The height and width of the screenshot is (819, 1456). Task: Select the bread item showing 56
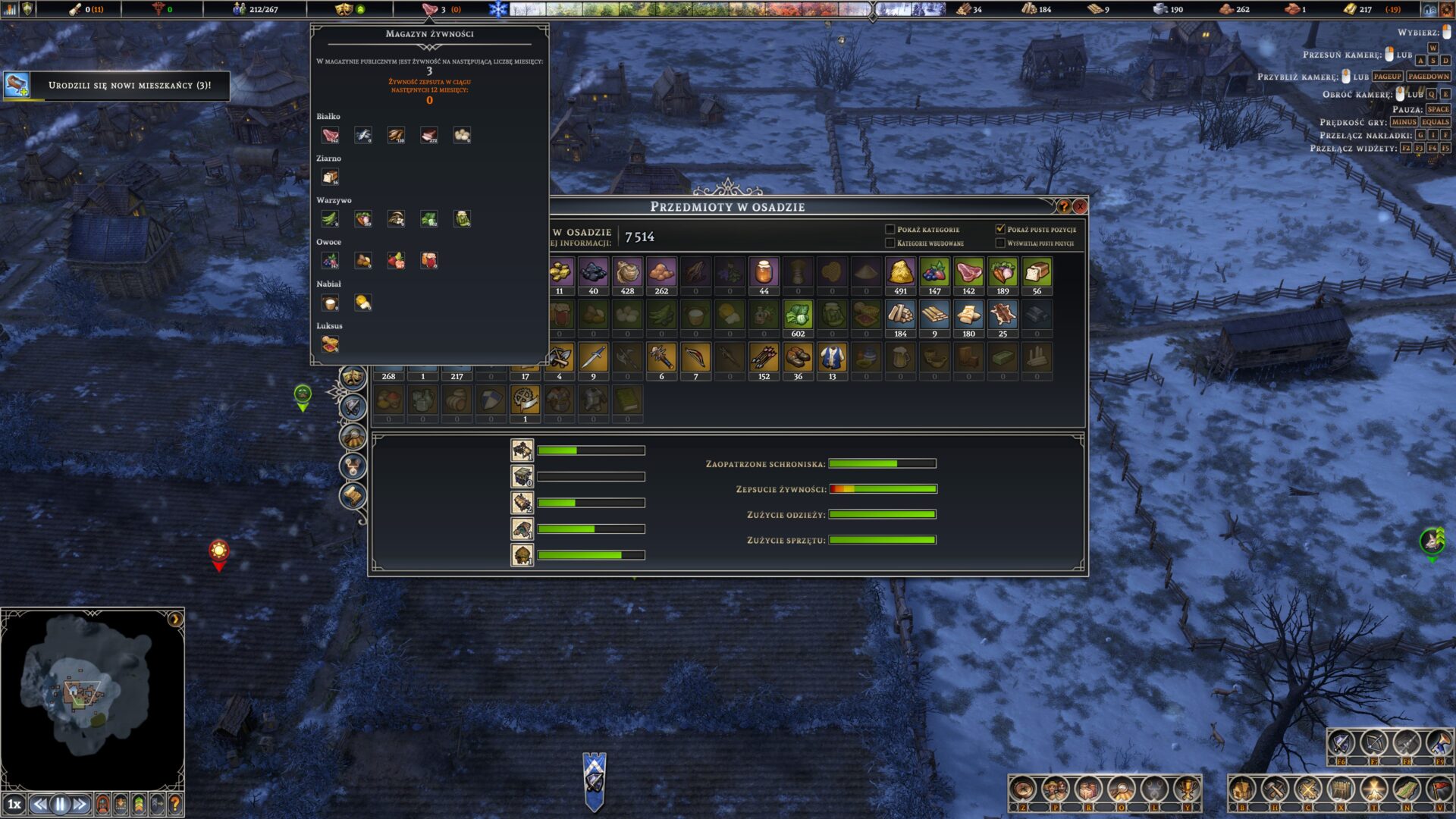tap(1037, 272)
